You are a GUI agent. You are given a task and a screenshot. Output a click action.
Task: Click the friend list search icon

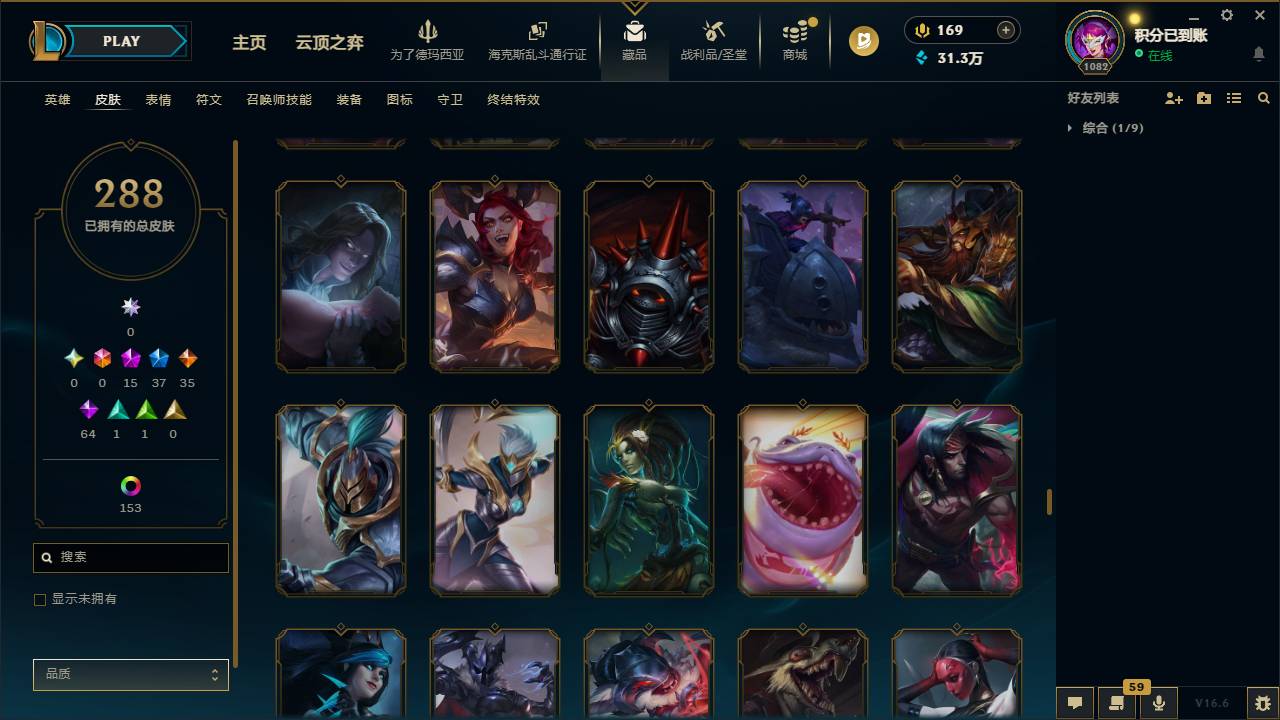(x=1264, y=98)
